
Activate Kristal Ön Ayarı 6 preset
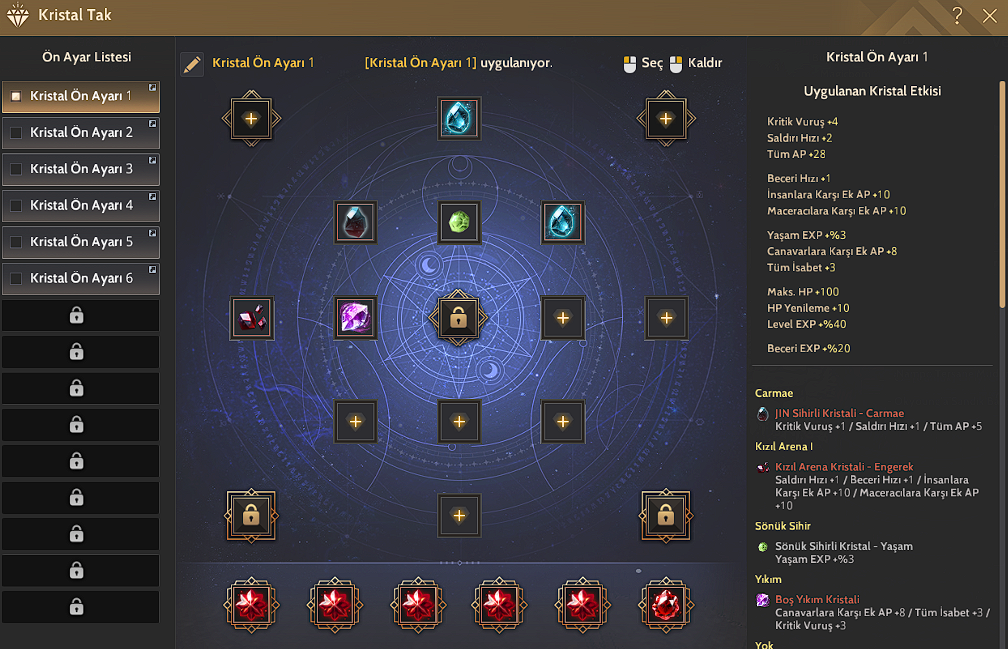click(x=81, y=278)
